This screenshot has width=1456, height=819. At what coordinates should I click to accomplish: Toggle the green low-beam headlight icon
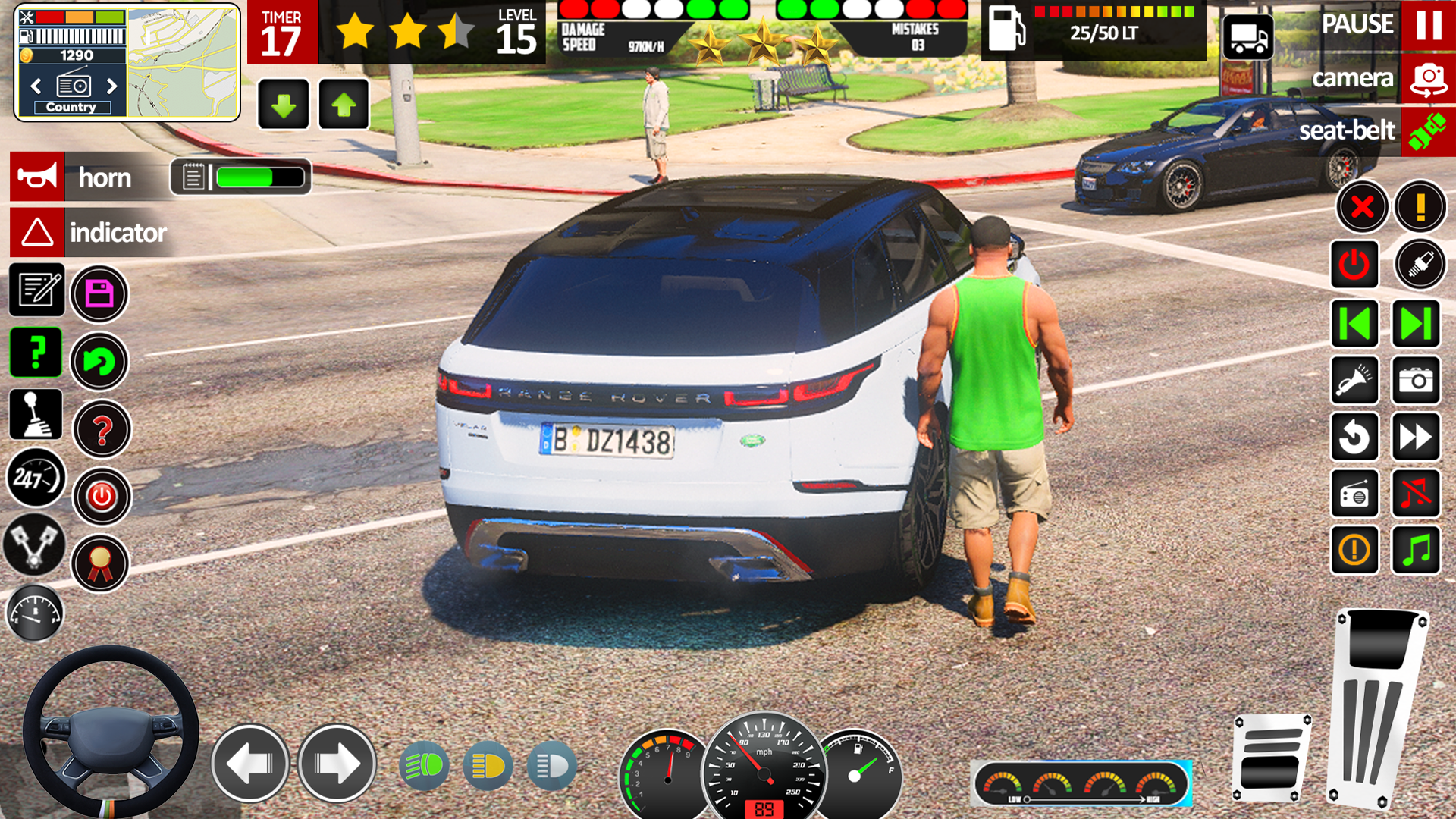[424, 766]
